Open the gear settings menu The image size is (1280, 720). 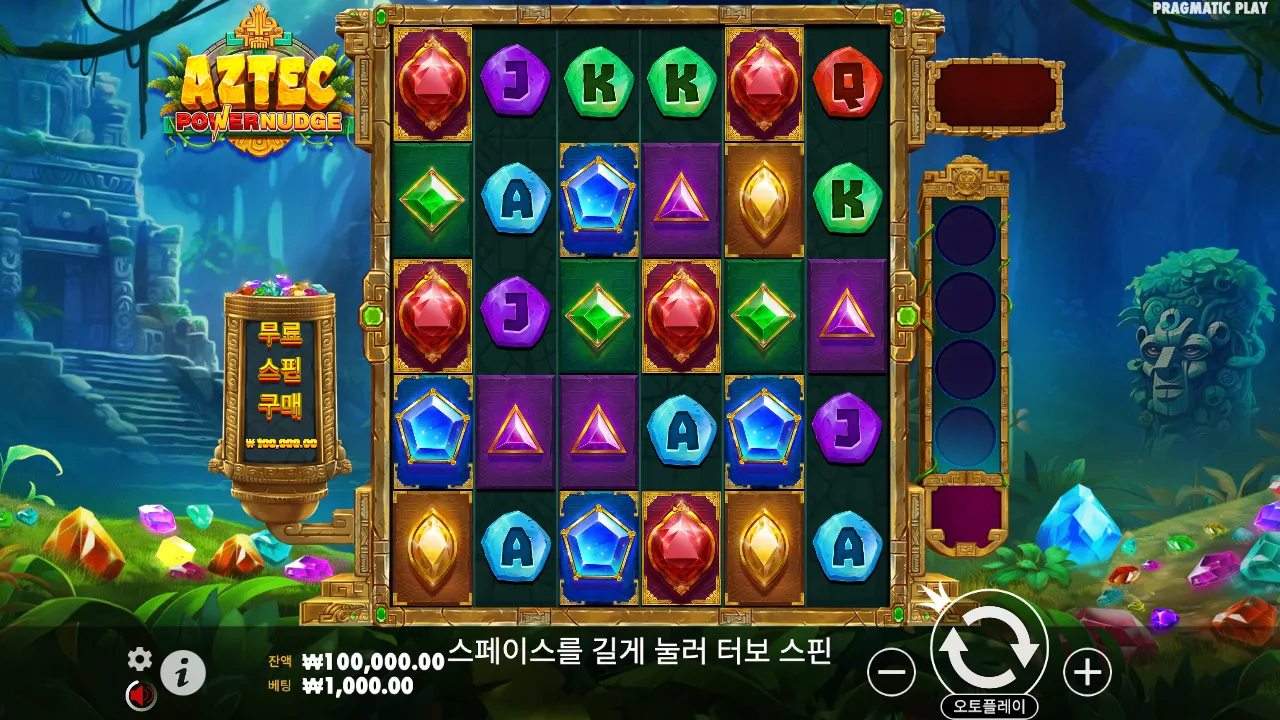tap(140, 658)
